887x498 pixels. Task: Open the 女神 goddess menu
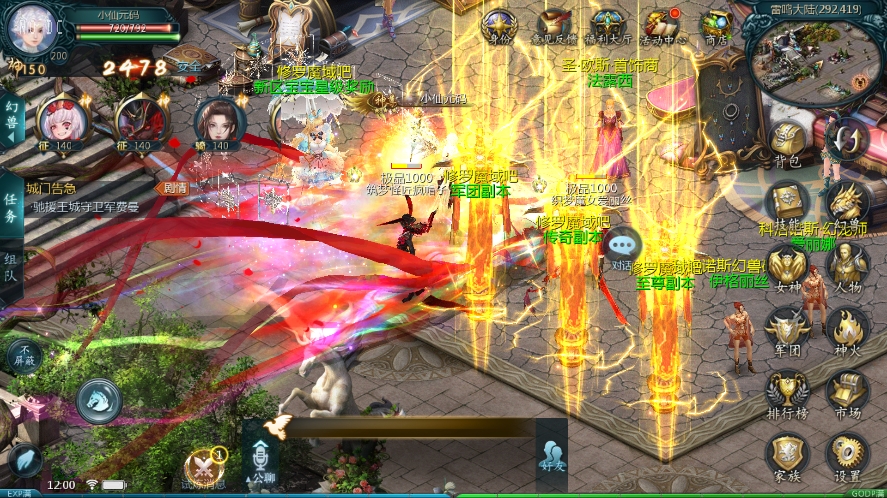(x=787, y=265)
